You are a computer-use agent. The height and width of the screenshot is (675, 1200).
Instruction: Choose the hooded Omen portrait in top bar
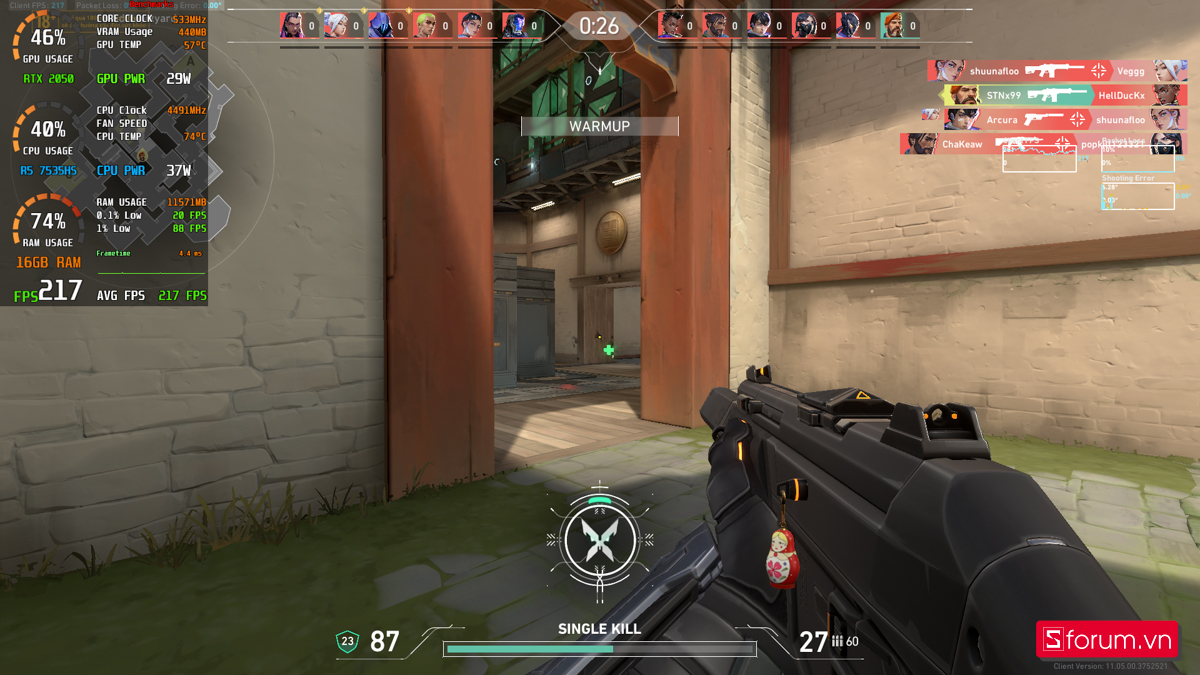tap(381, 26)
